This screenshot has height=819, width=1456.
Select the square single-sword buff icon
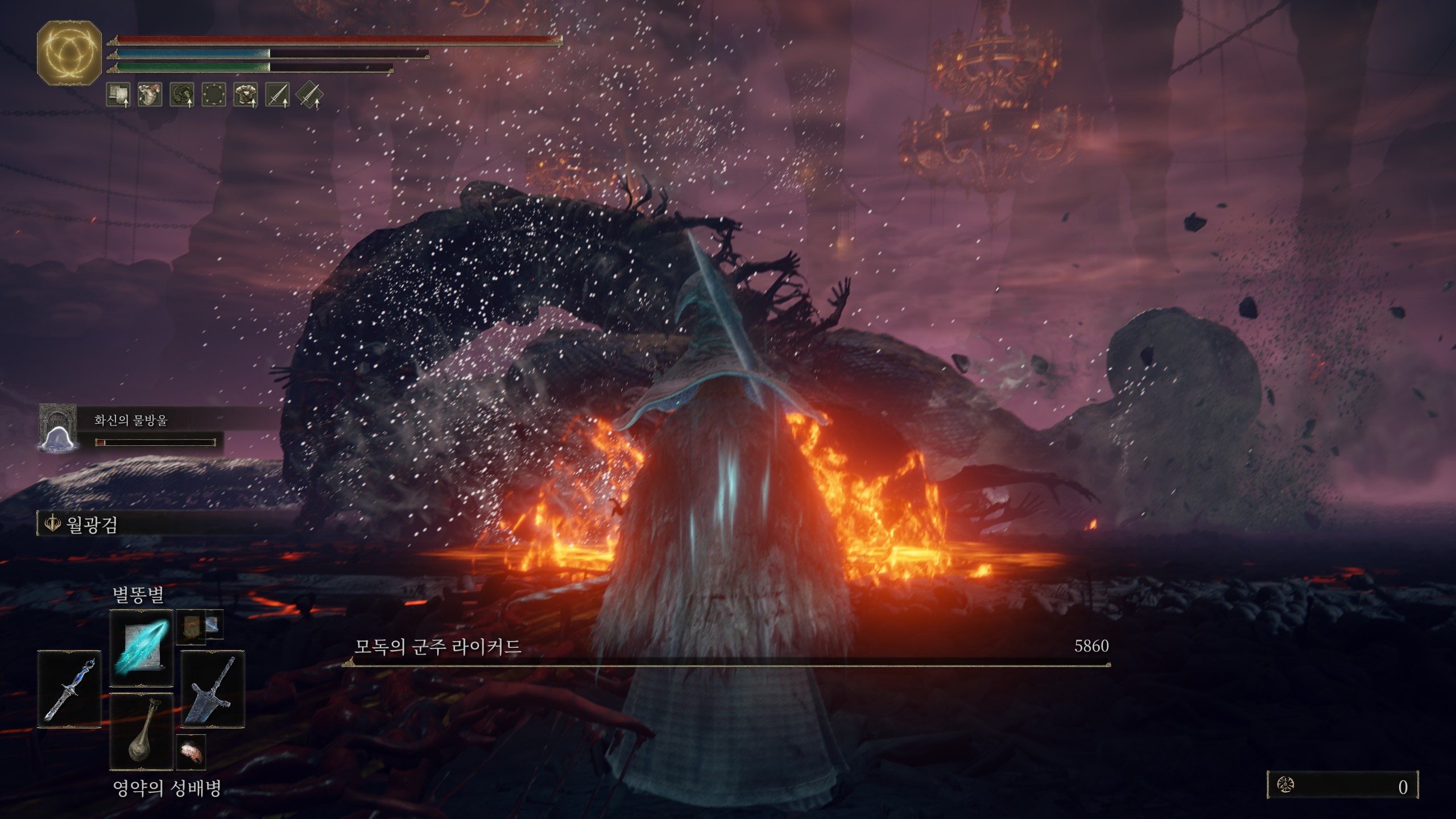tap(278, 94)
